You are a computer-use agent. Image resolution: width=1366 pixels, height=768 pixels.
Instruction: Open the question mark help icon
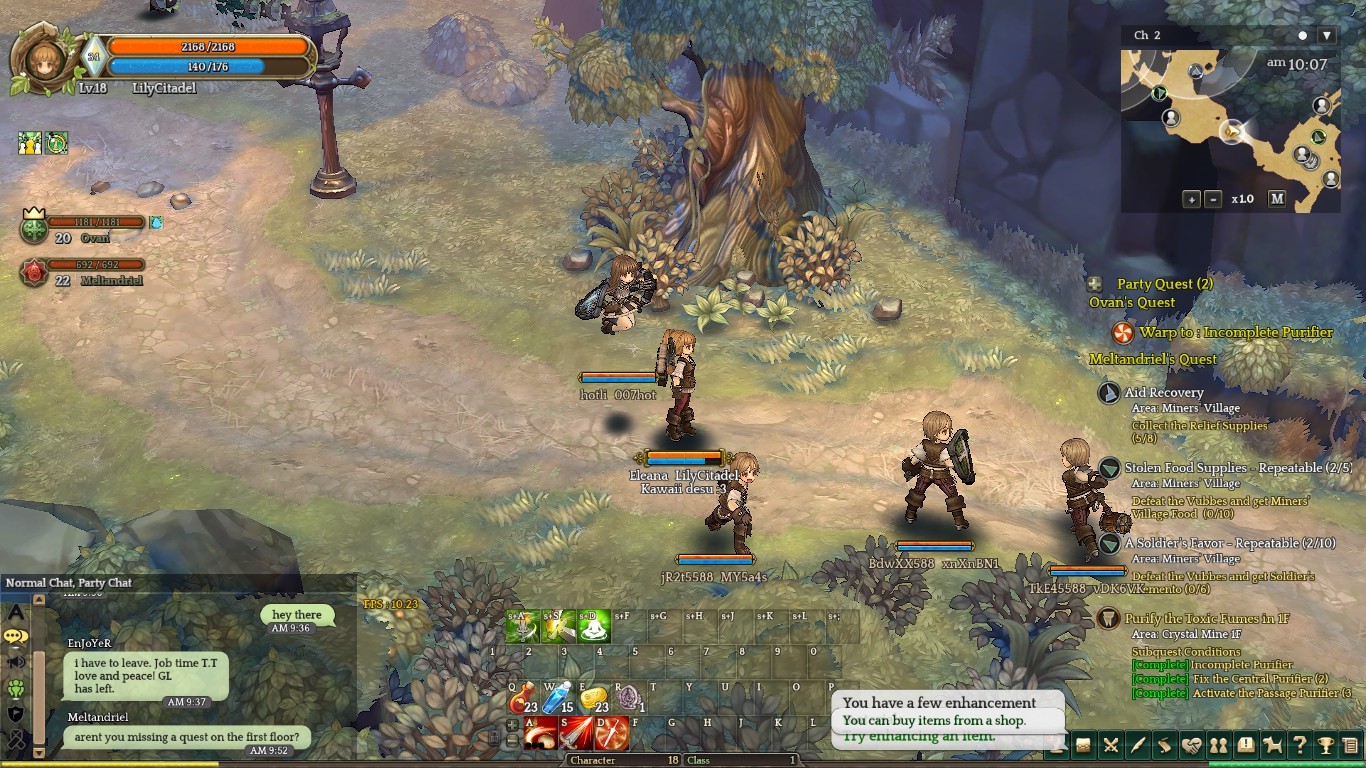point(1298,745)
